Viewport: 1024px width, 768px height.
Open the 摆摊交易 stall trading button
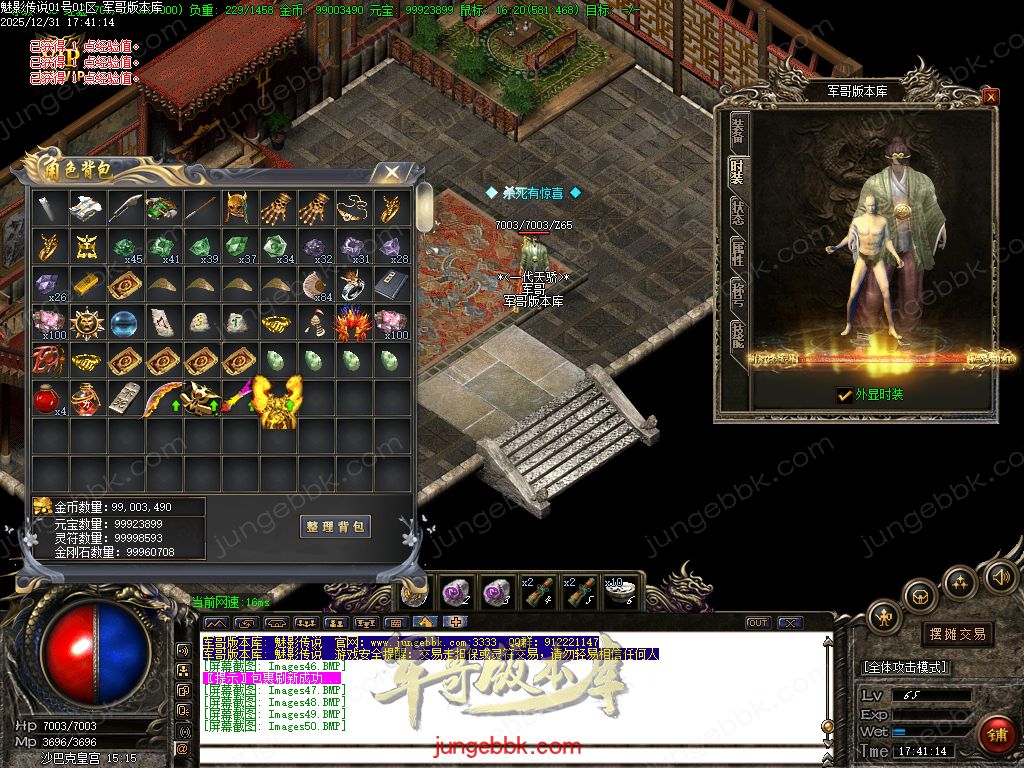coord(956,634)
